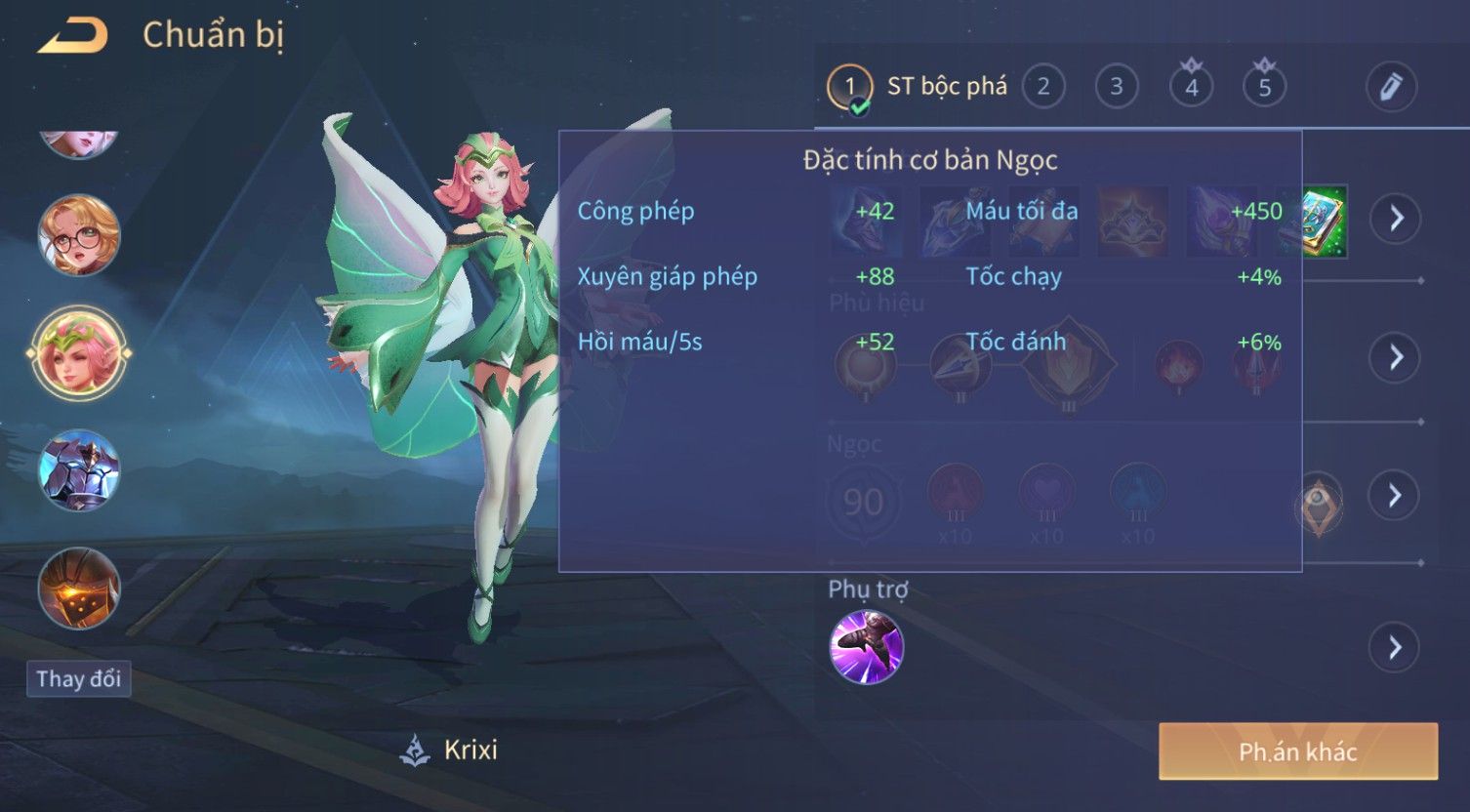Click the Thay đổi button

pos(78,678)
